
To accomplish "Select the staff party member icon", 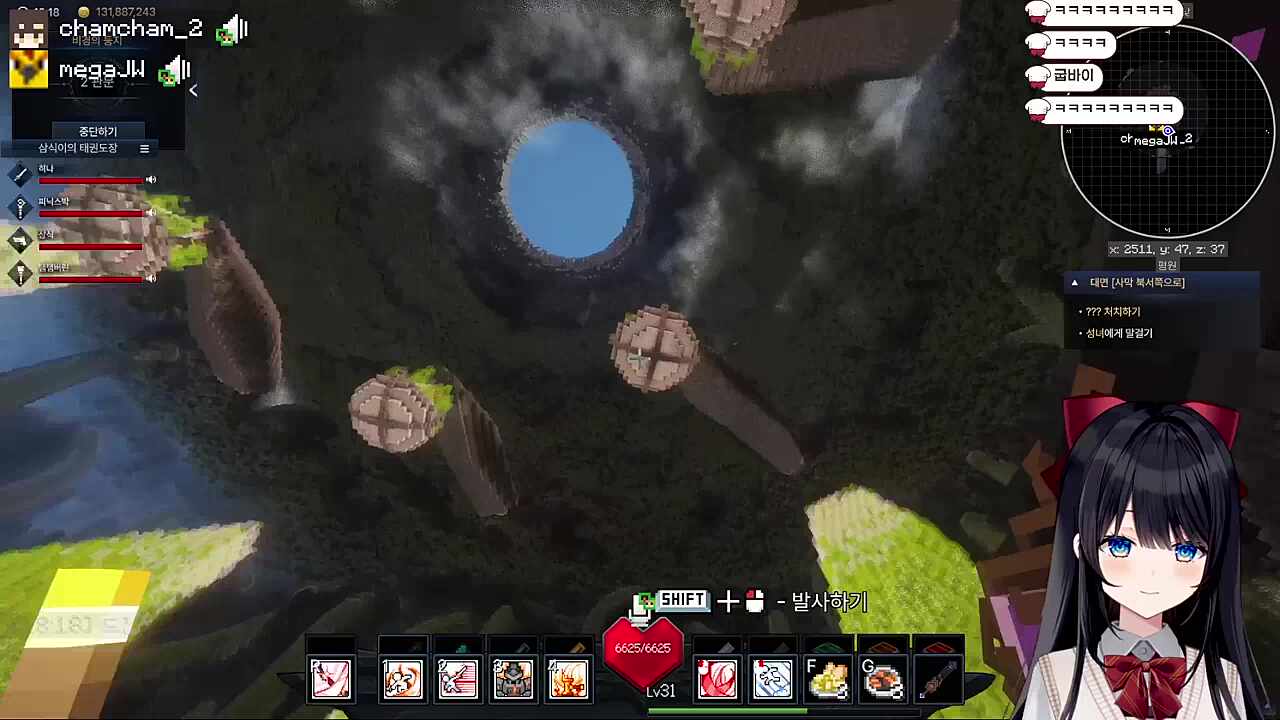I will 20,207.
